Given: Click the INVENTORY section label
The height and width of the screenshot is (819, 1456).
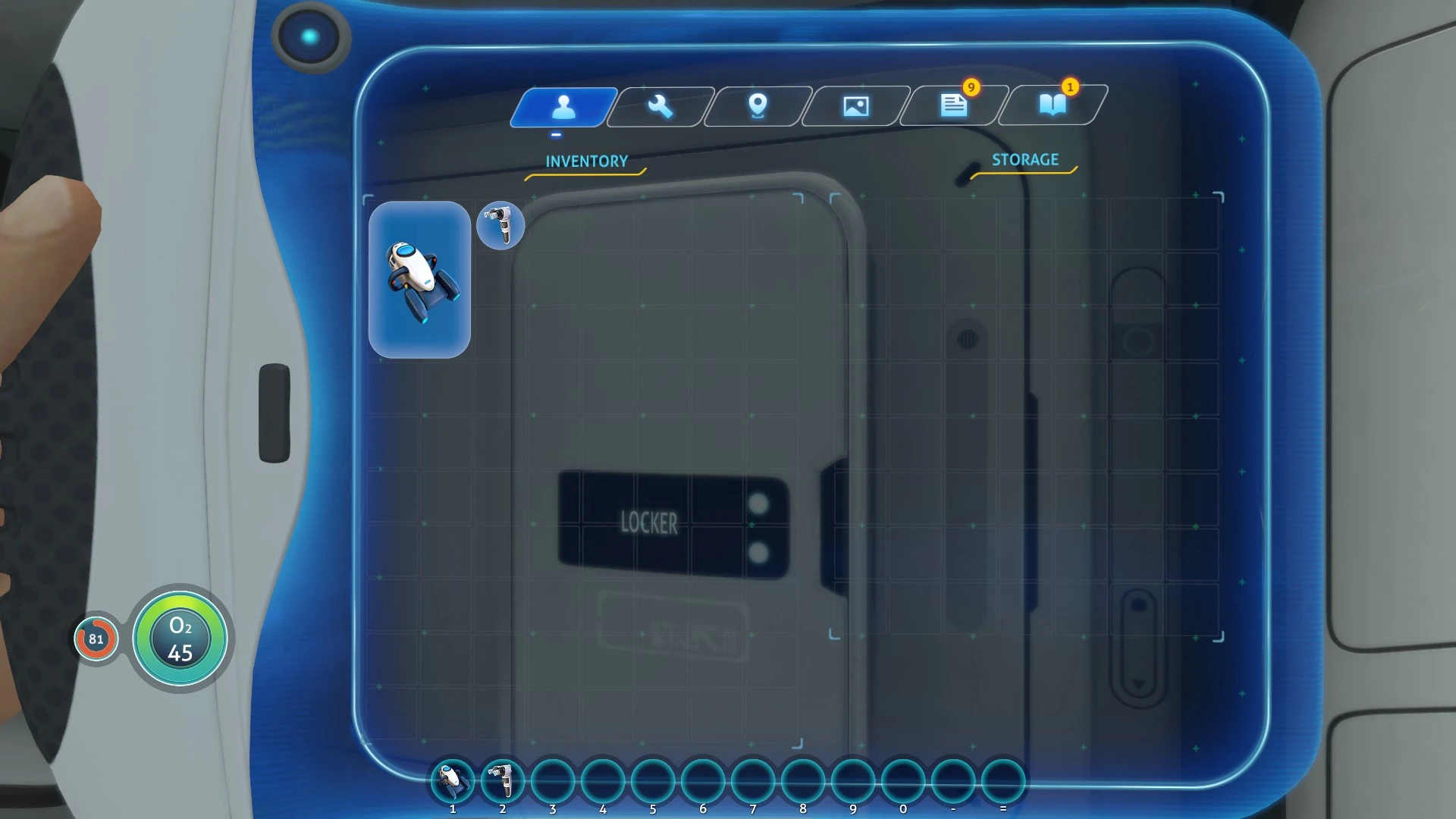Looking at the screenshot, I should coord(585,161).
